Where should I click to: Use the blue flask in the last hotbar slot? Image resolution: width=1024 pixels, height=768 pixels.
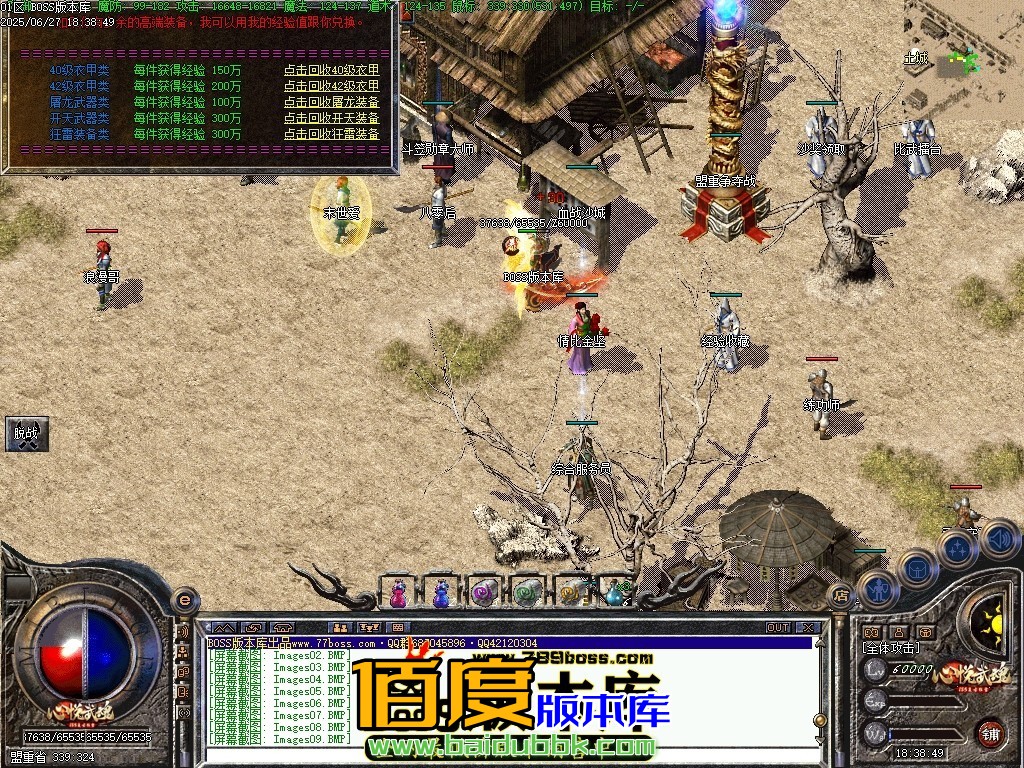(614, 592)
